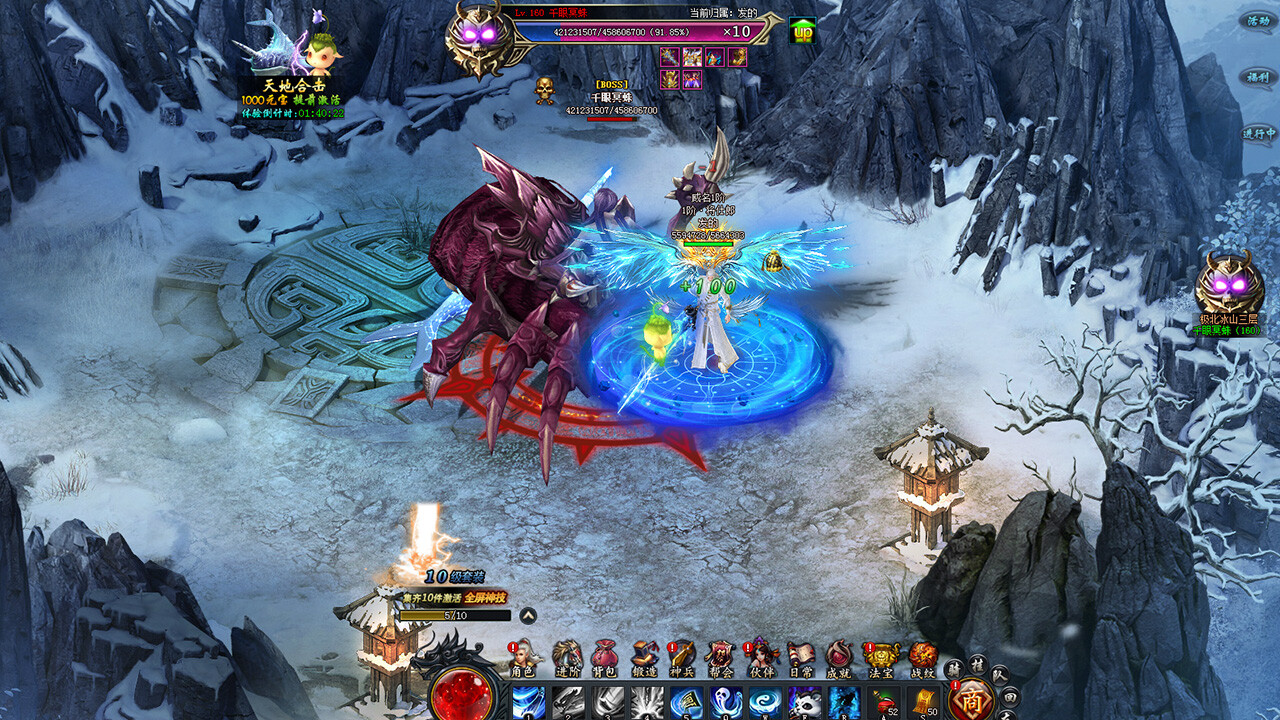Open the 商 shop button

(971, 699)
